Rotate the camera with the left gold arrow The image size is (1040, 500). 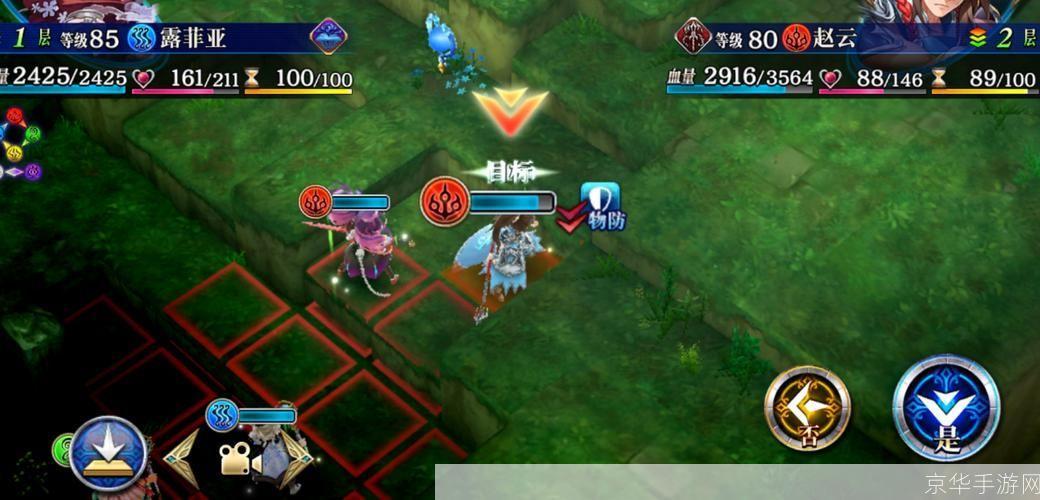[182, 459]
